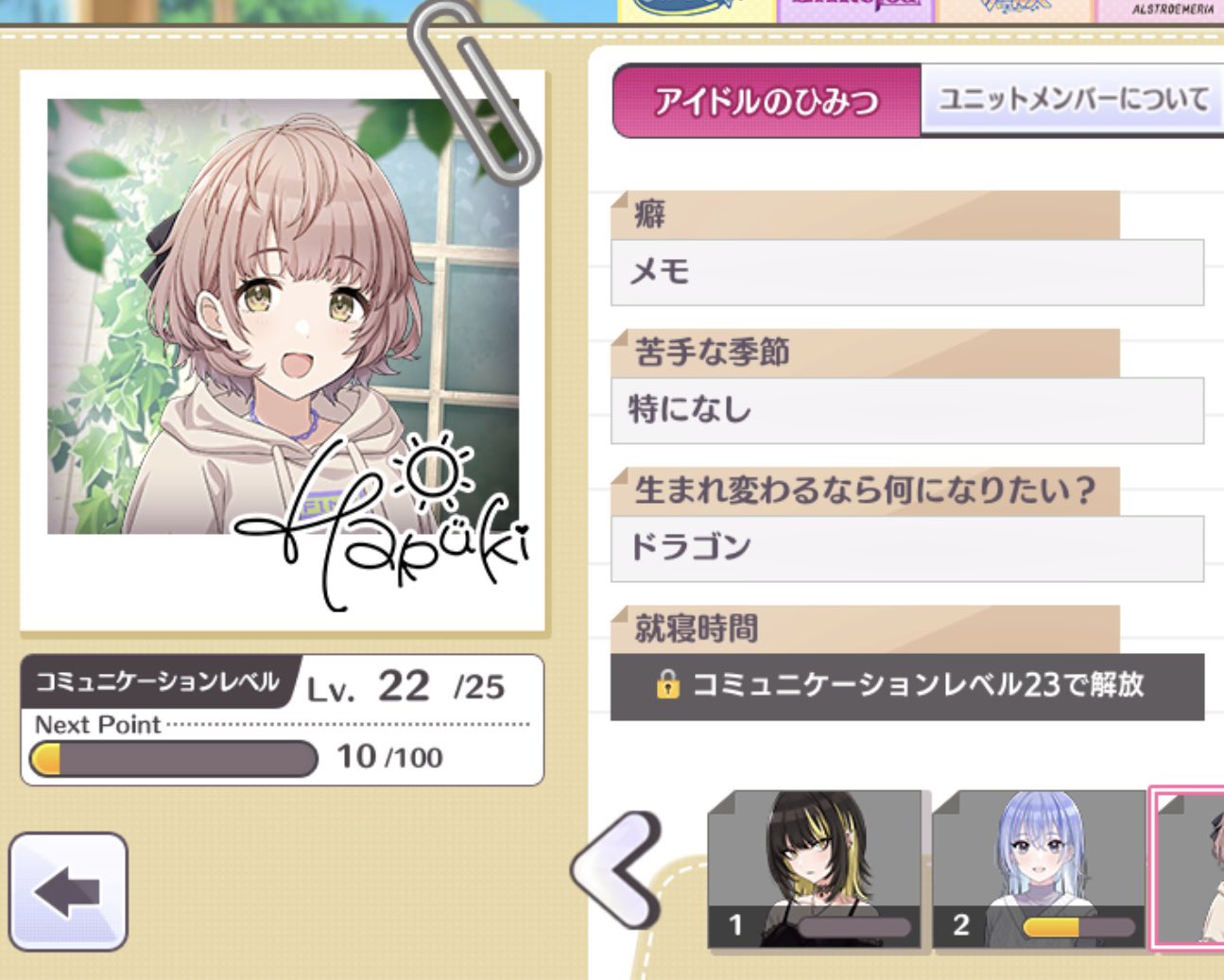This screenshot has width=1224, height=980.
Task: Click Hazuki's signed profile photo
Action: (283, 350)
